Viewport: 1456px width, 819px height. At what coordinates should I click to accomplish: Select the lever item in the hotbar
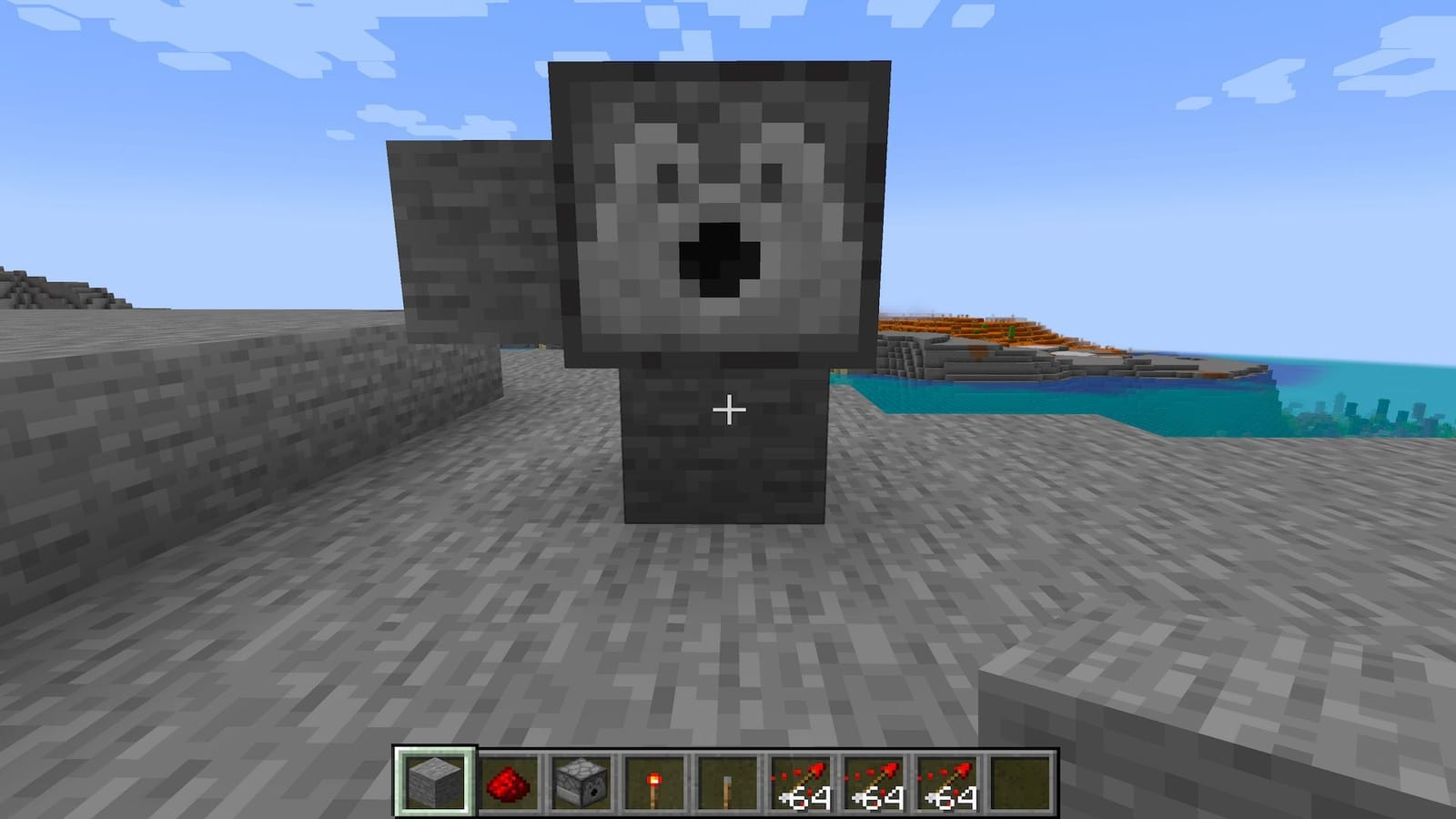[x=725, y=783]
